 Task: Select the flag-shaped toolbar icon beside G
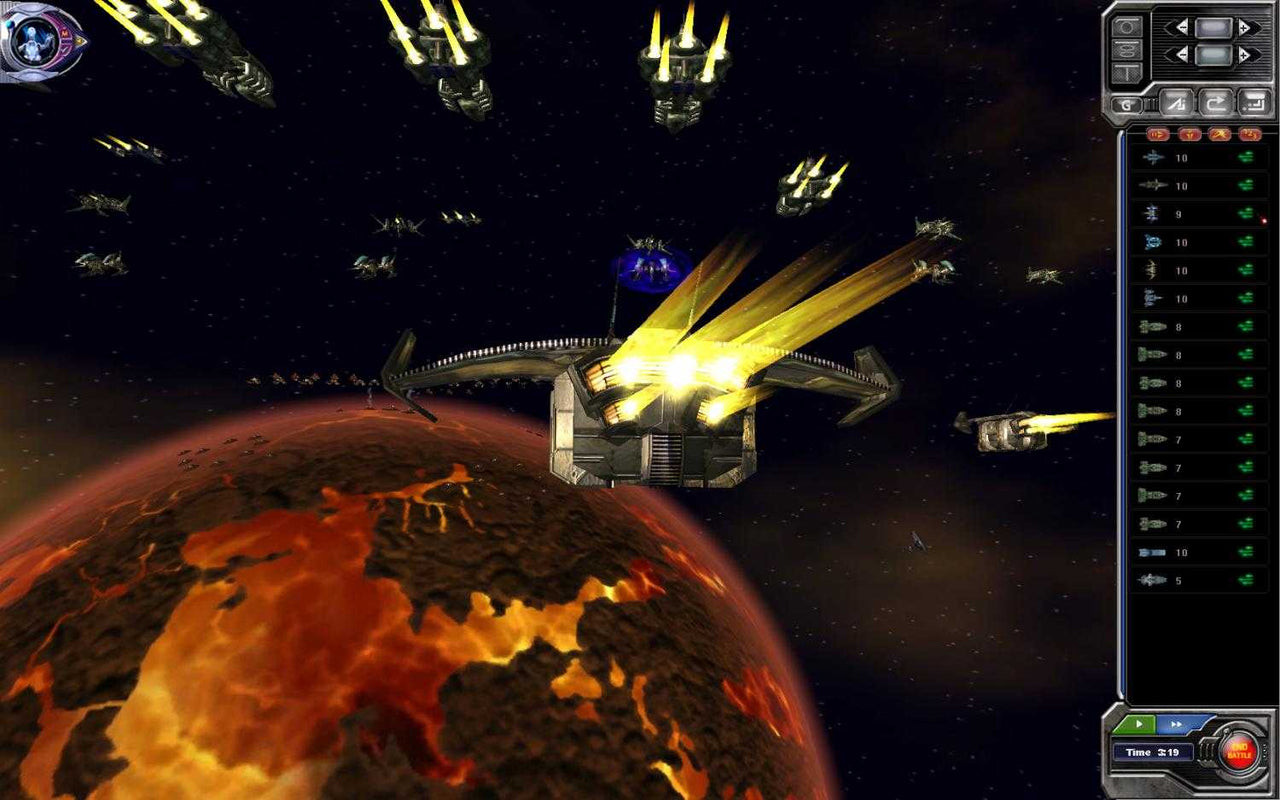(1175, 103)
